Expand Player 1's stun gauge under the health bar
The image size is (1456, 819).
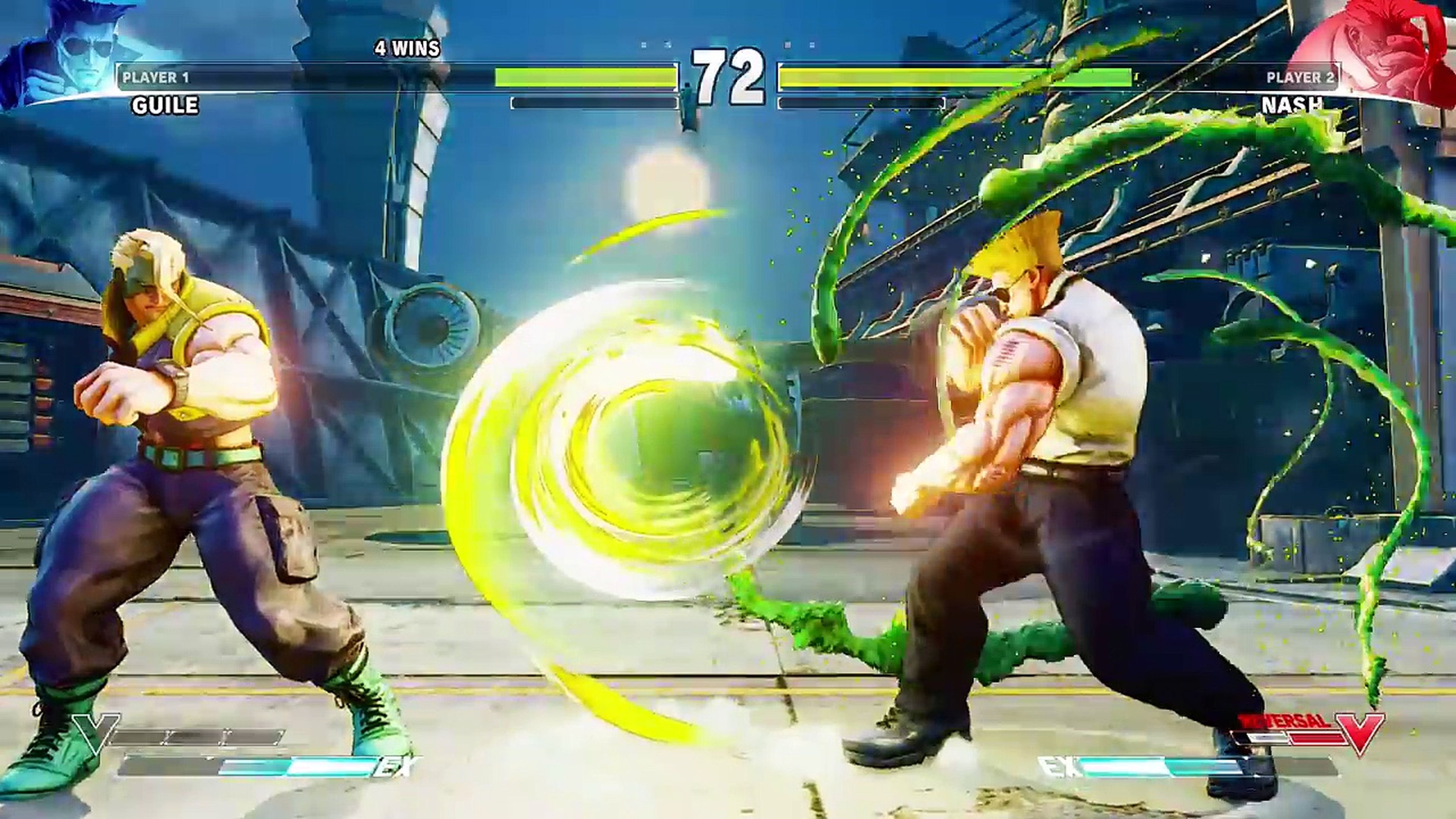click(593, 103)
